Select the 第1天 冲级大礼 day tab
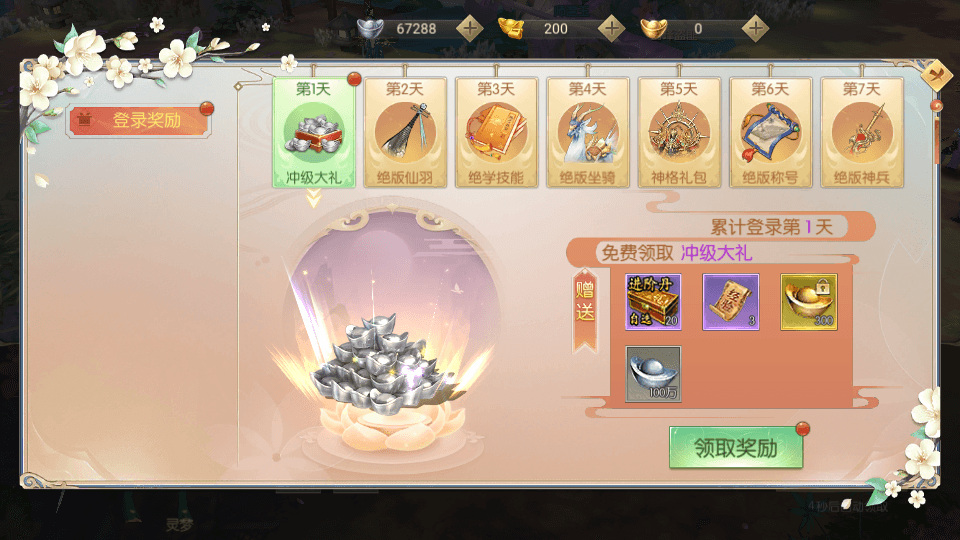The height and width of the screenshot is (540, 960). (x=312, y=133)
